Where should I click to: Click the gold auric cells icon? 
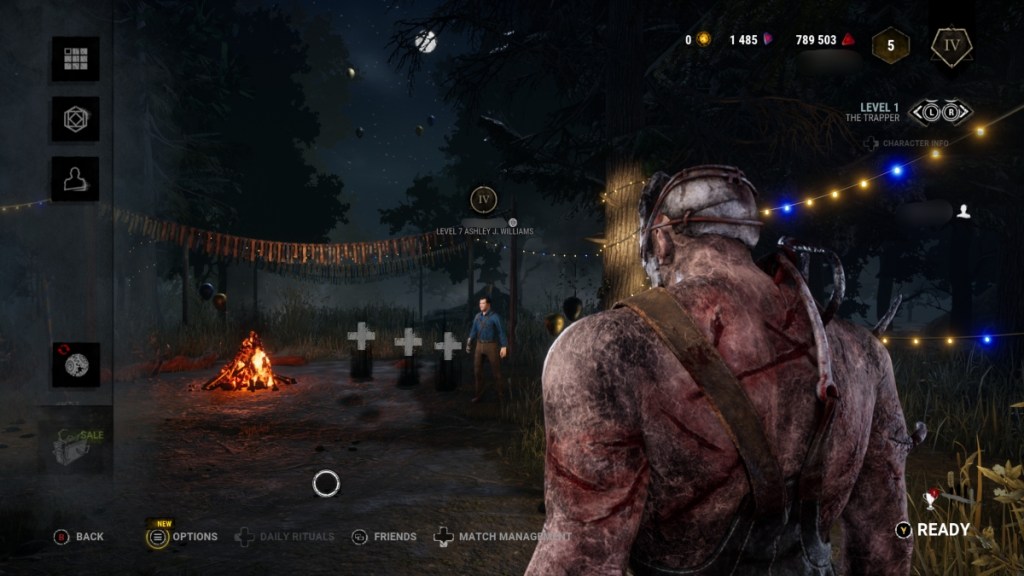point(704,40)
